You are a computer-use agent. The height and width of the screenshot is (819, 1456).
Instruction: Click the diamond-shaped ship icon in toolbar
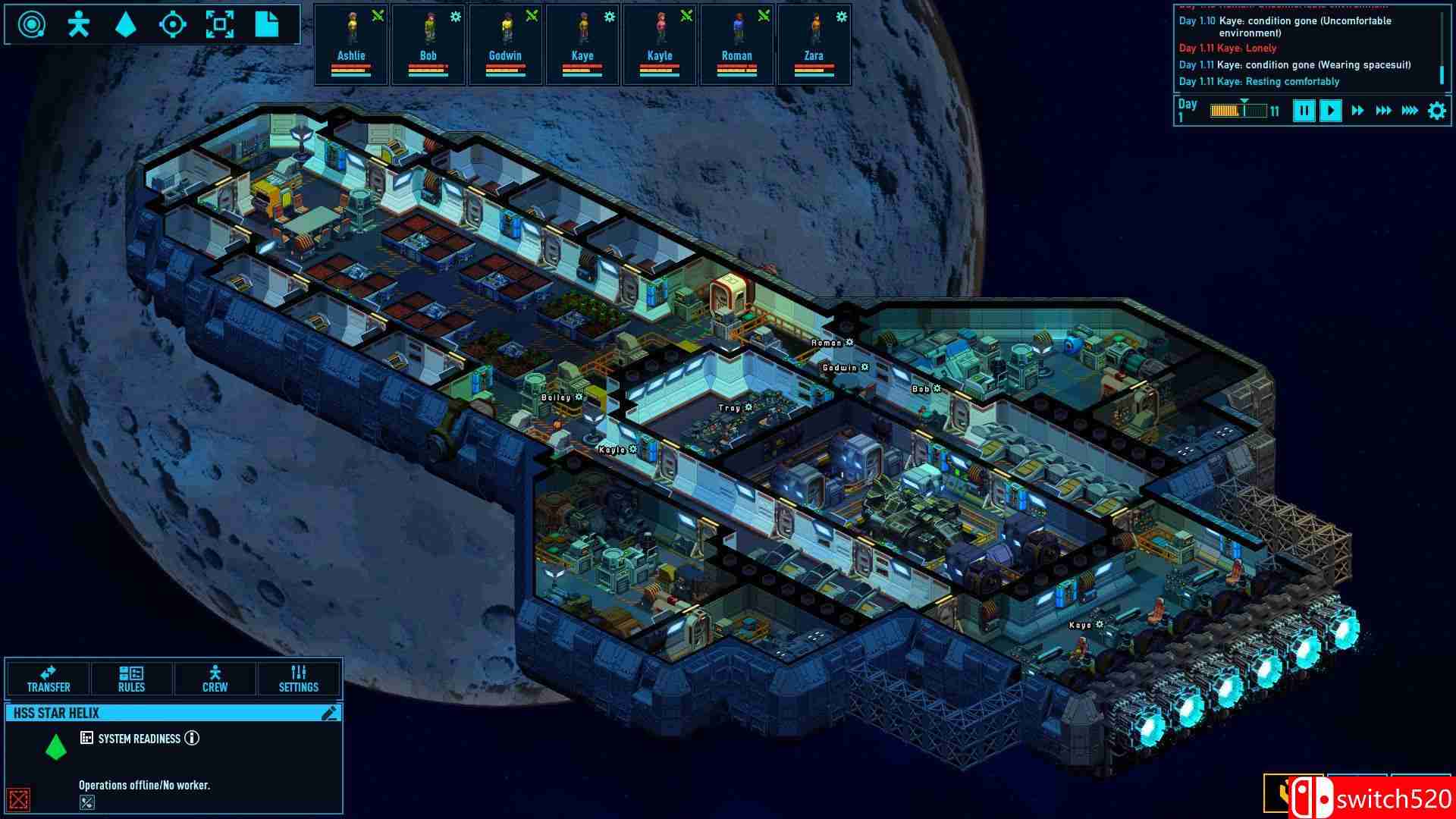126,24
